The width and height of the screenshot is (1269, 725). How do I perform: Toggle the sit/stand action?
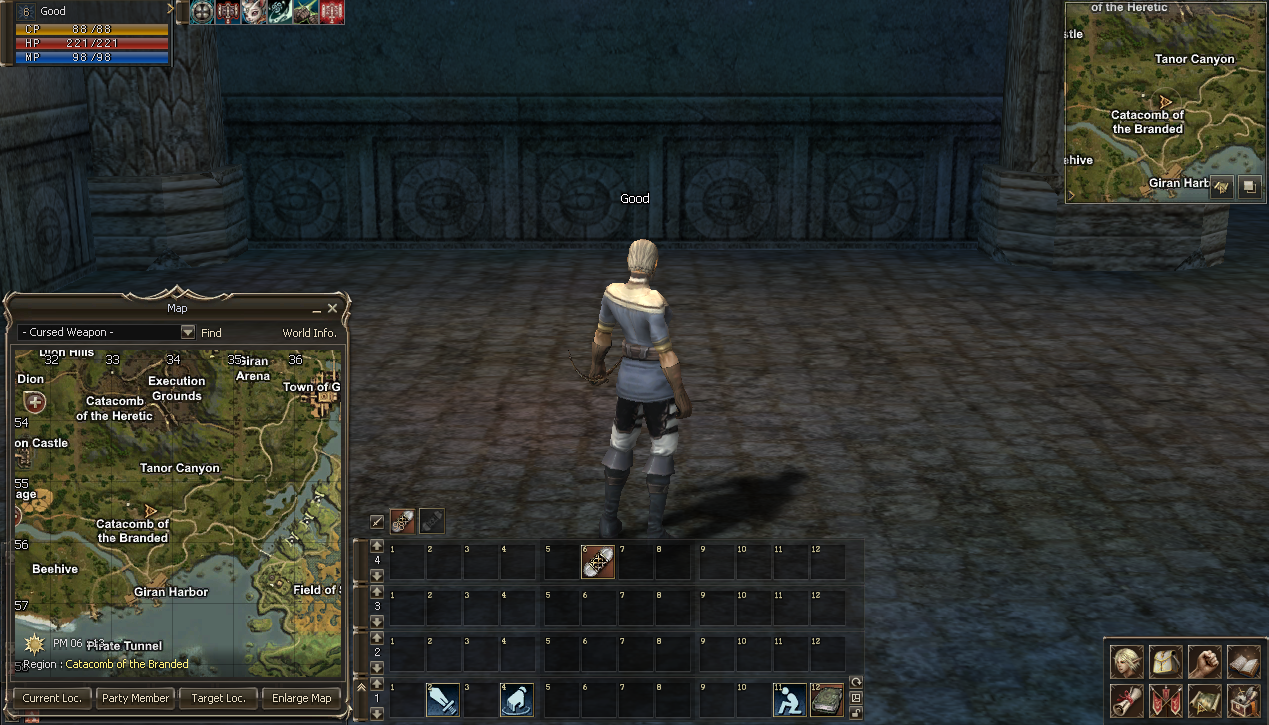789,699
